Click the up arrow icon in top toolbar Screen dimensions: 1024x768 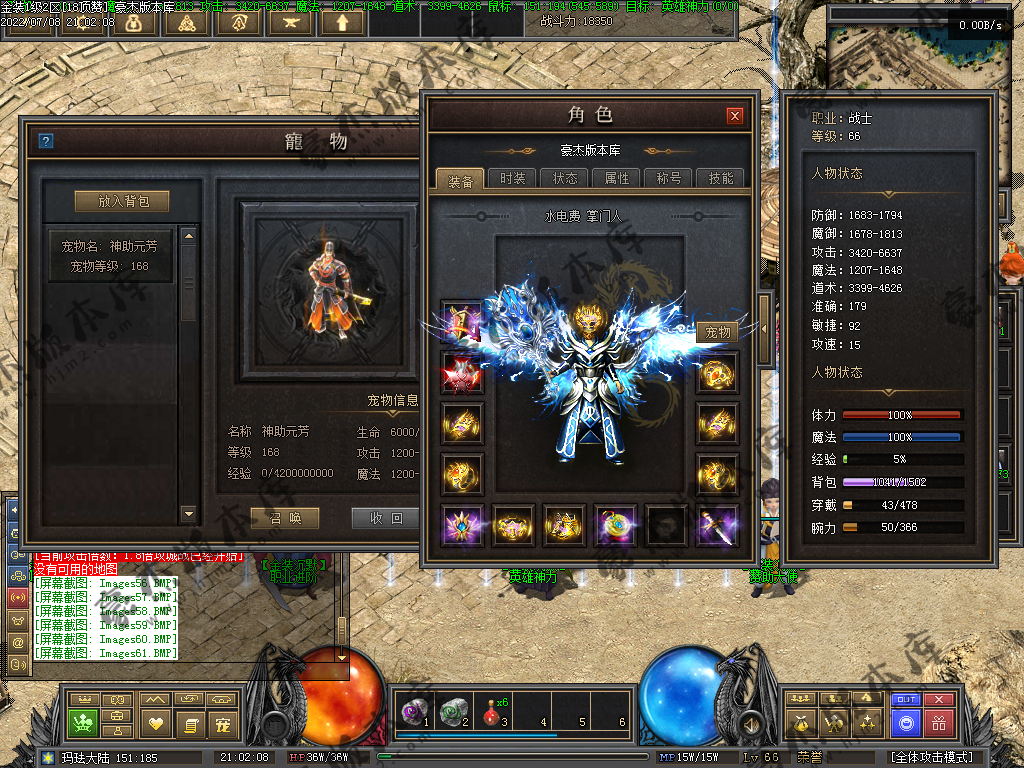tap(343, 22)
